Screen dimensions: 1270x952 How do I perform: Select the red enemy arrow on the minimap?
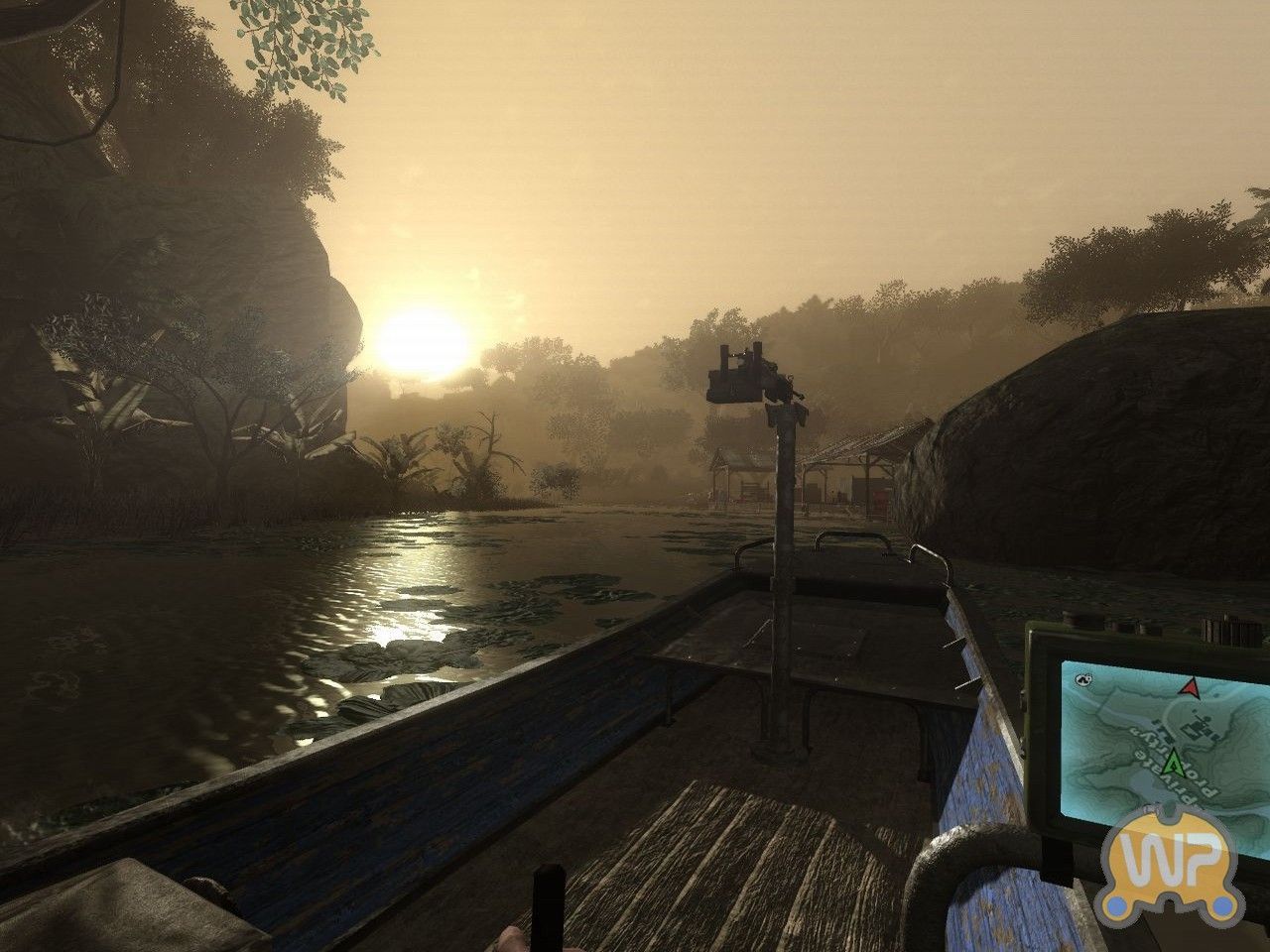tap(1189, 688)
